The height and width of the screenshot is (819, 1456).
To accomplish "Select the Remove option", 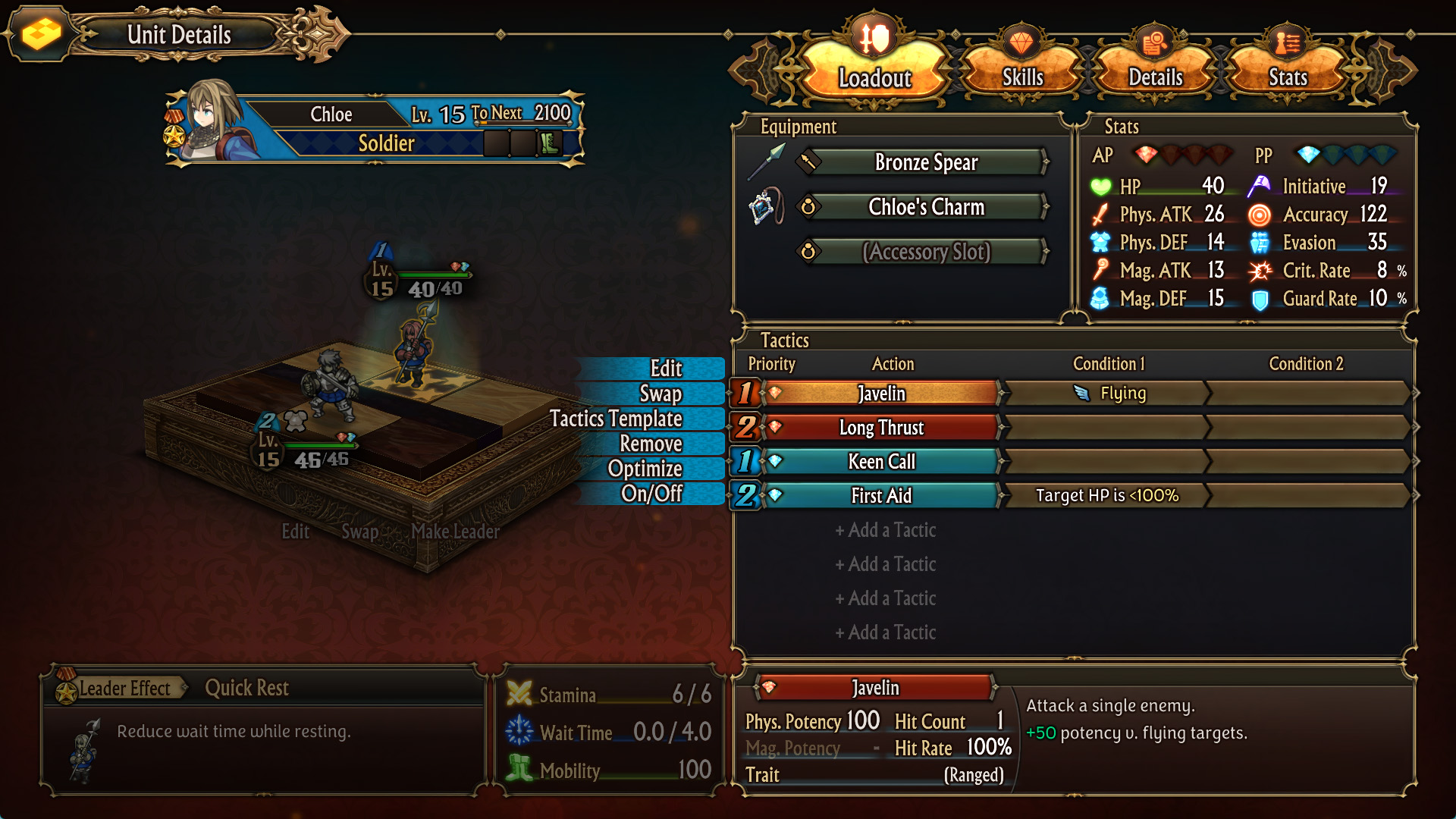I will click(x=651, y=444).
